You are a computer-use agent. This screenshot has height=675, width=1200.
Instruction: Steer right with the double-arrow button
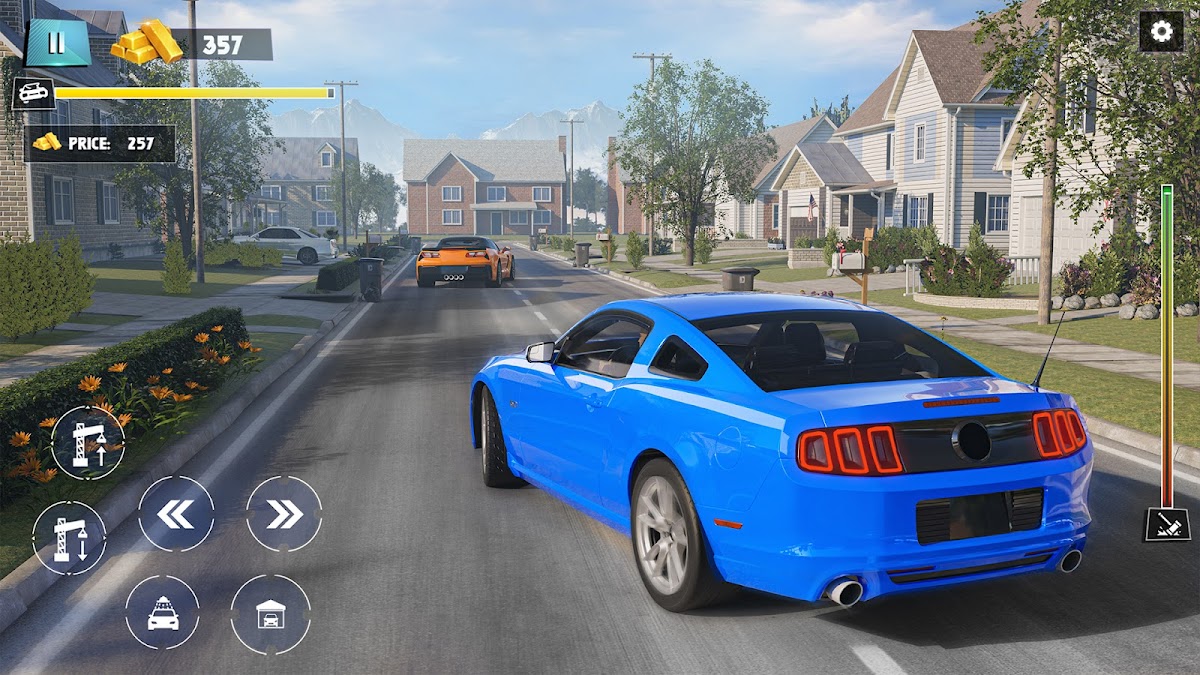tap(284, 514)
